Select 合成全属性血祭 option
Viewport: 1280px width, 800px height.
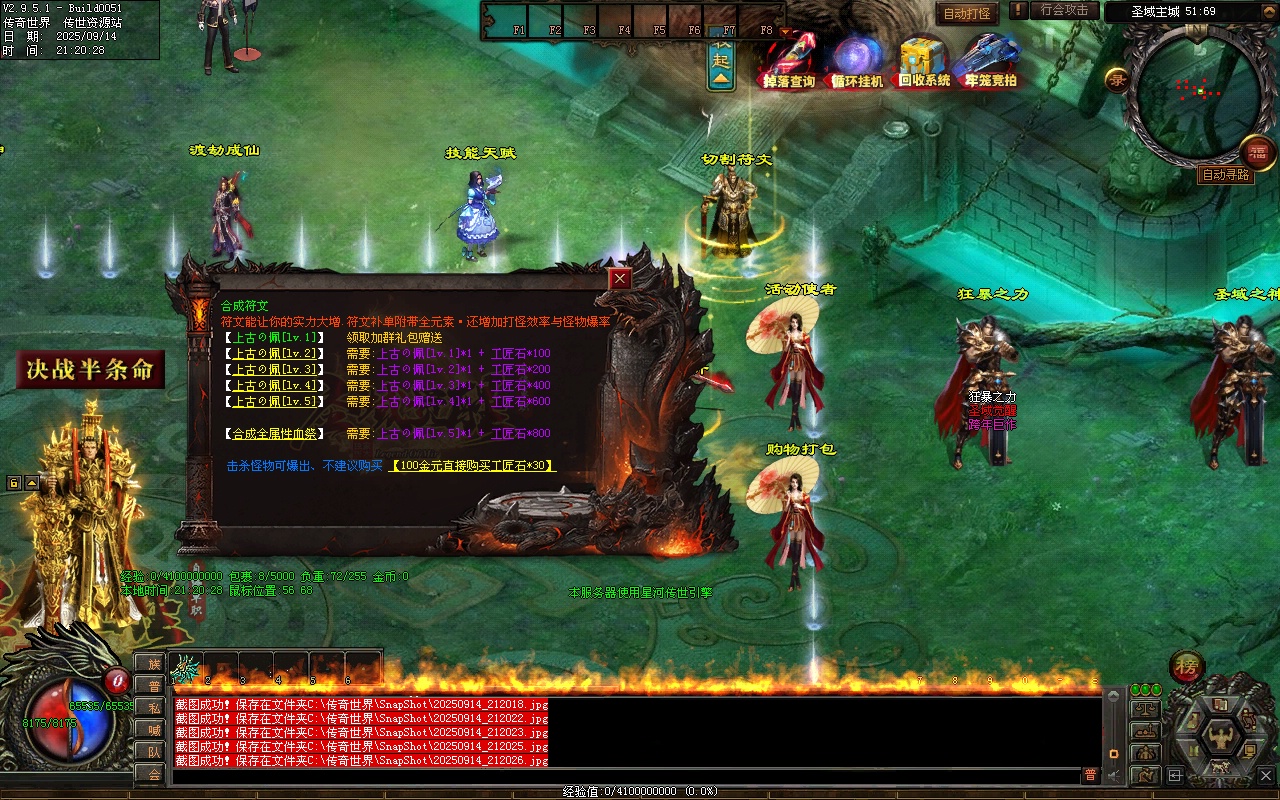(275, 433)
